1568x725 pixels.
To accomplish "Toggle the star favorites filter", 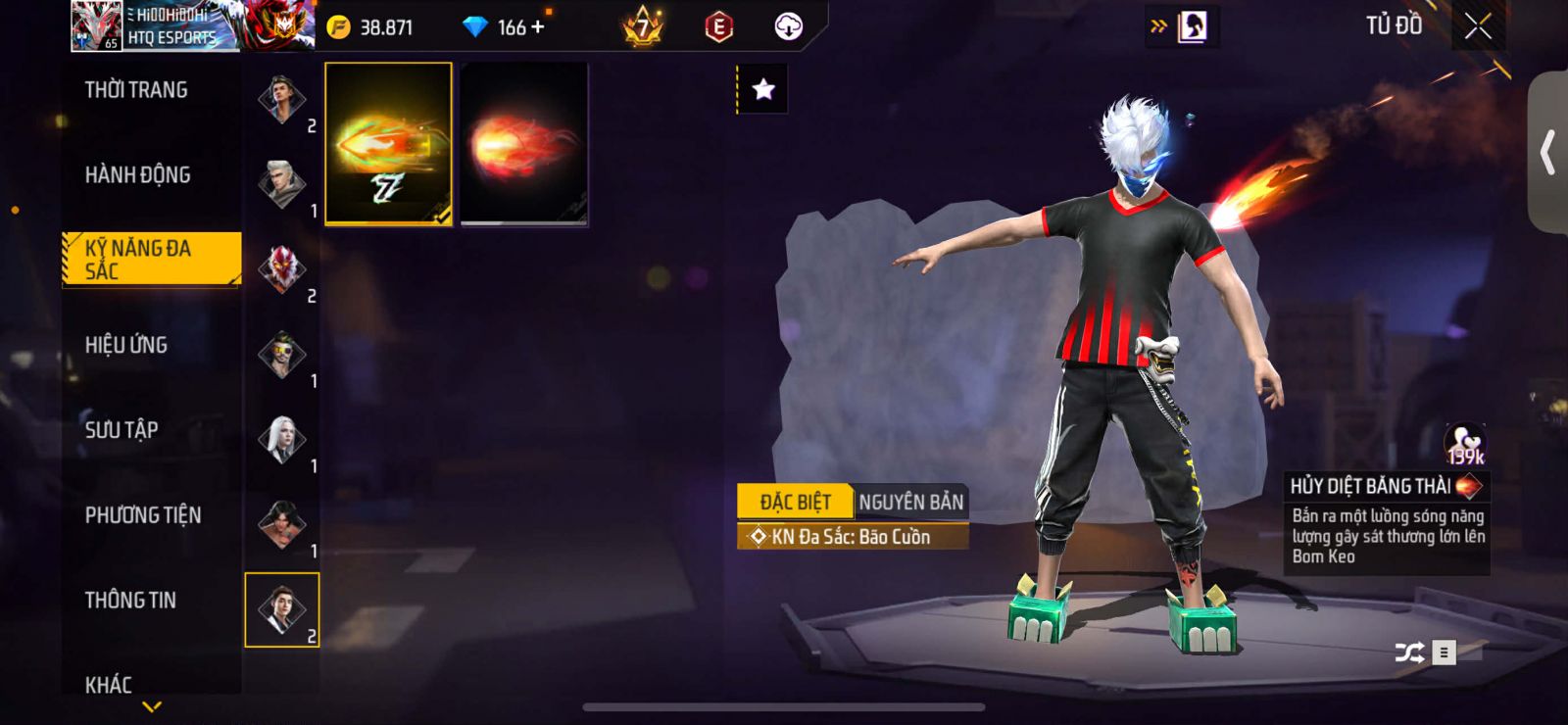I will tap(762, 90).
